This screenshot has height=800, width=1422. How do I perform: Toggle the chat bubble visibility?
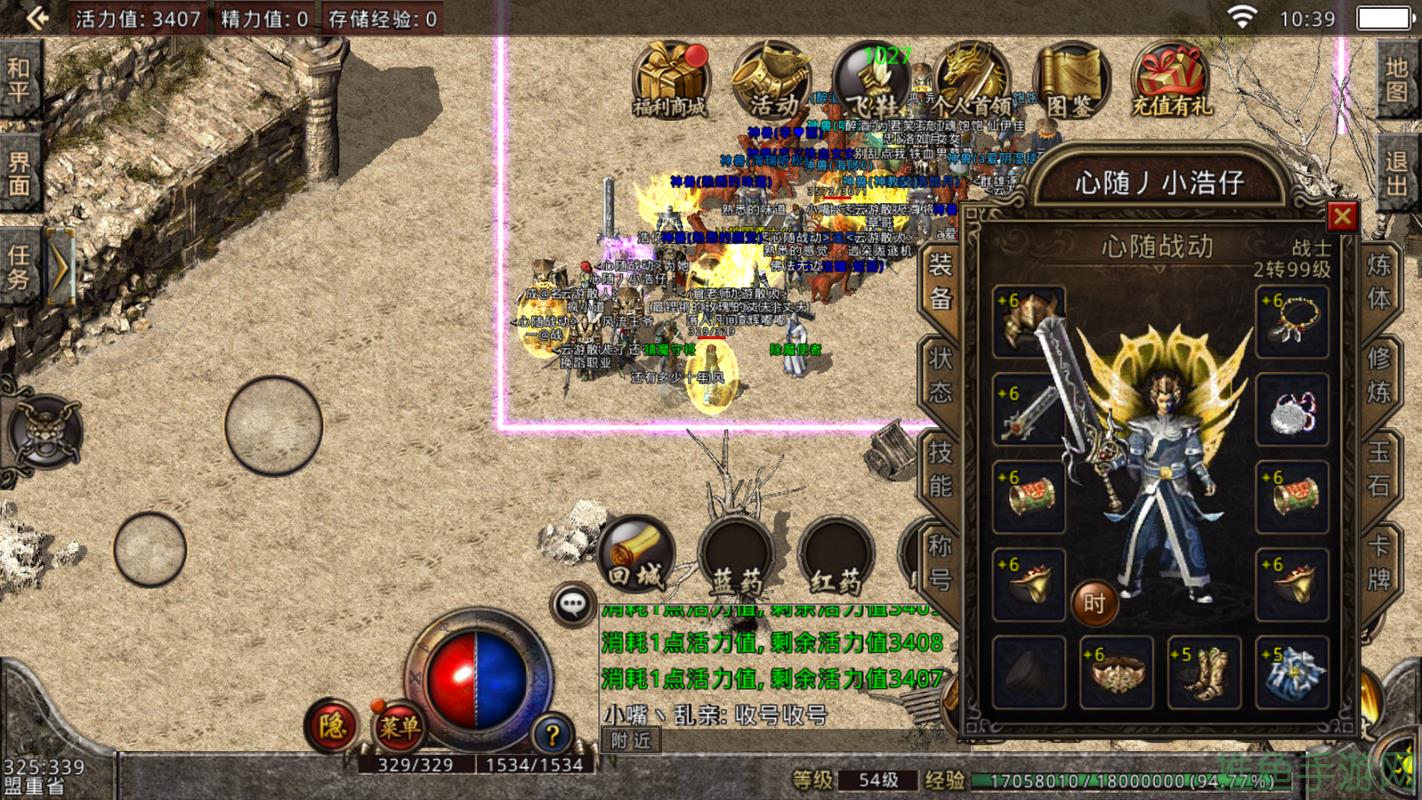click(573, 602)
